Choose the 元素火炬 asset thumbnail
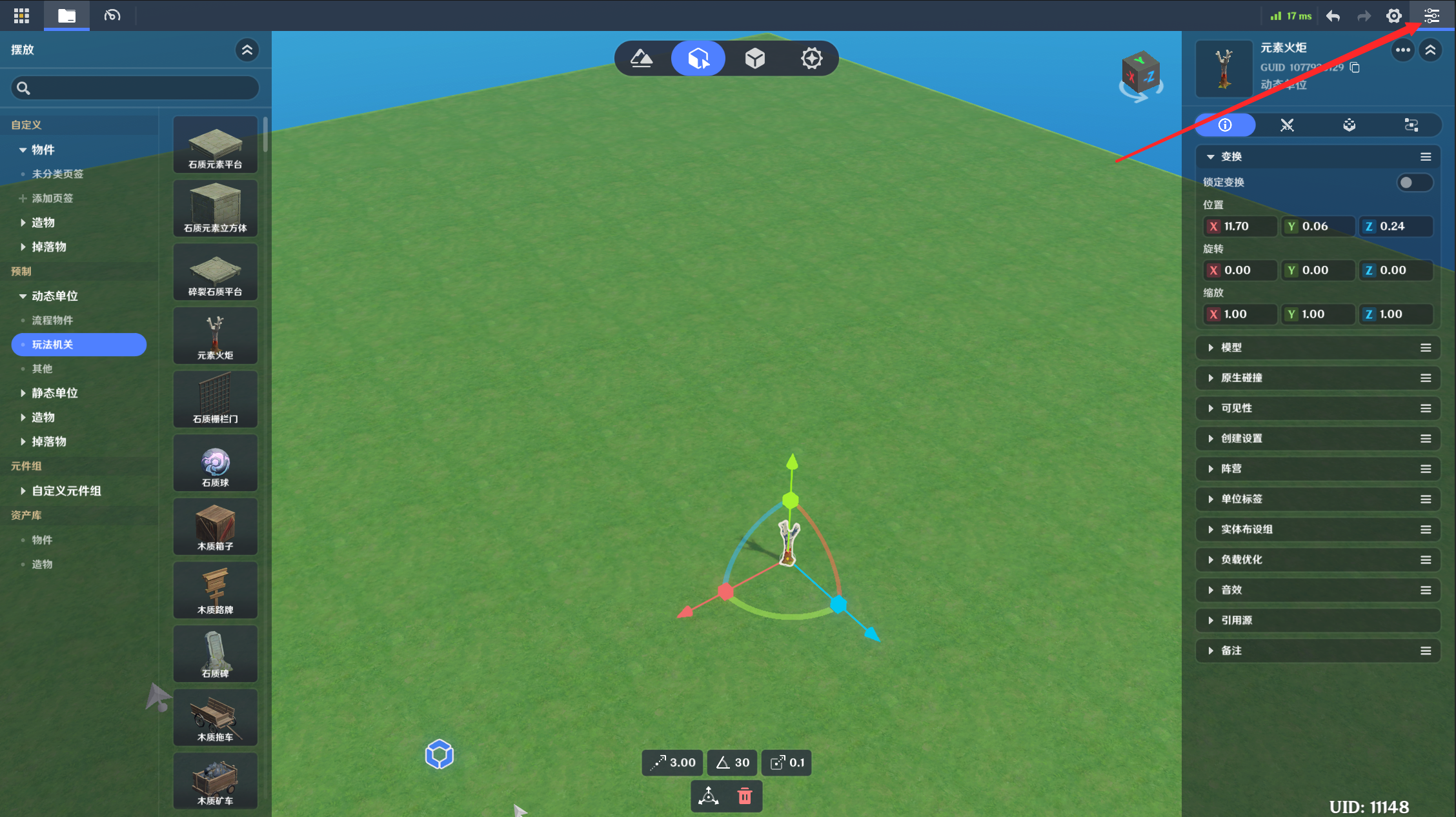Image resolution: width=1456 pixels, height=817 pixels. [215, 336]
